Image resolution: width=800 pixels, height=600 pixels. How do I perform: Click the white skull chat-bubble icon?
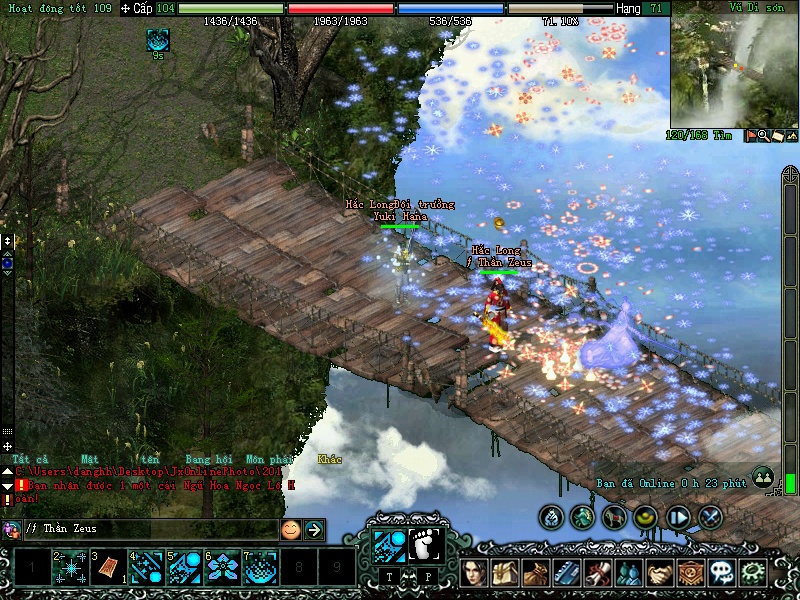point(722,573)
